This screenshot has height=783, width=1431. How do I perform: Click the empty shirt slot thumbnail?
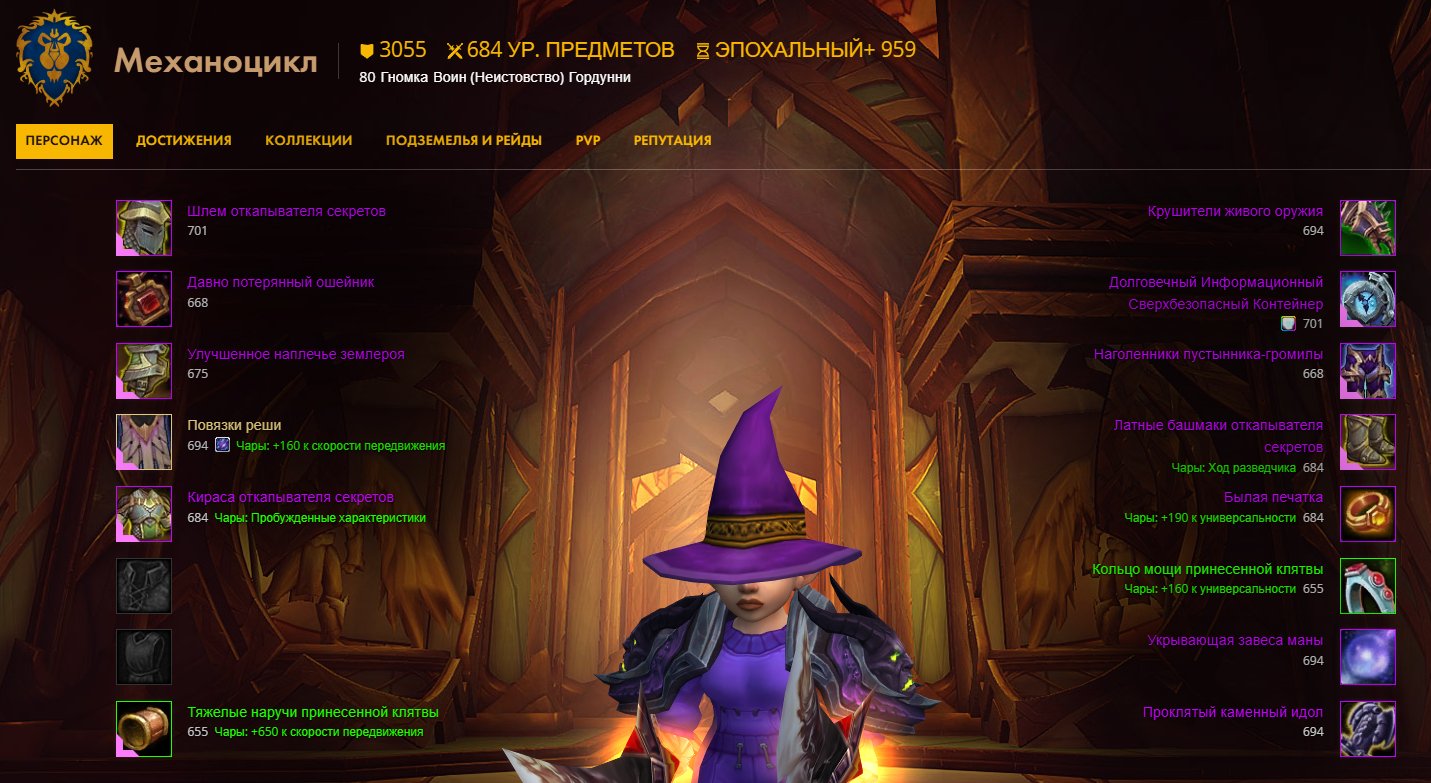(x=144, y=585)
